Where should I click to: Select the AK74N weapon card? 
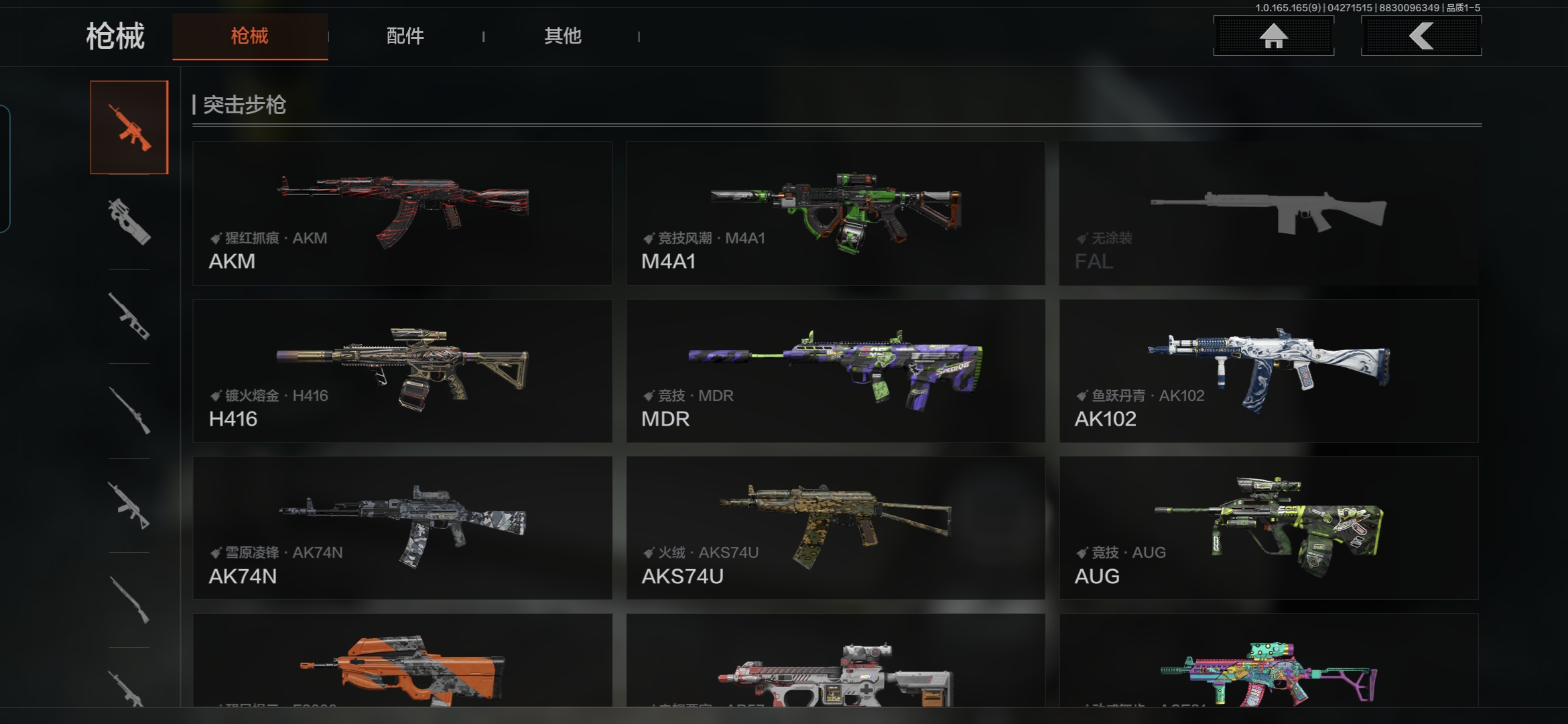click(x=402, y=528)
